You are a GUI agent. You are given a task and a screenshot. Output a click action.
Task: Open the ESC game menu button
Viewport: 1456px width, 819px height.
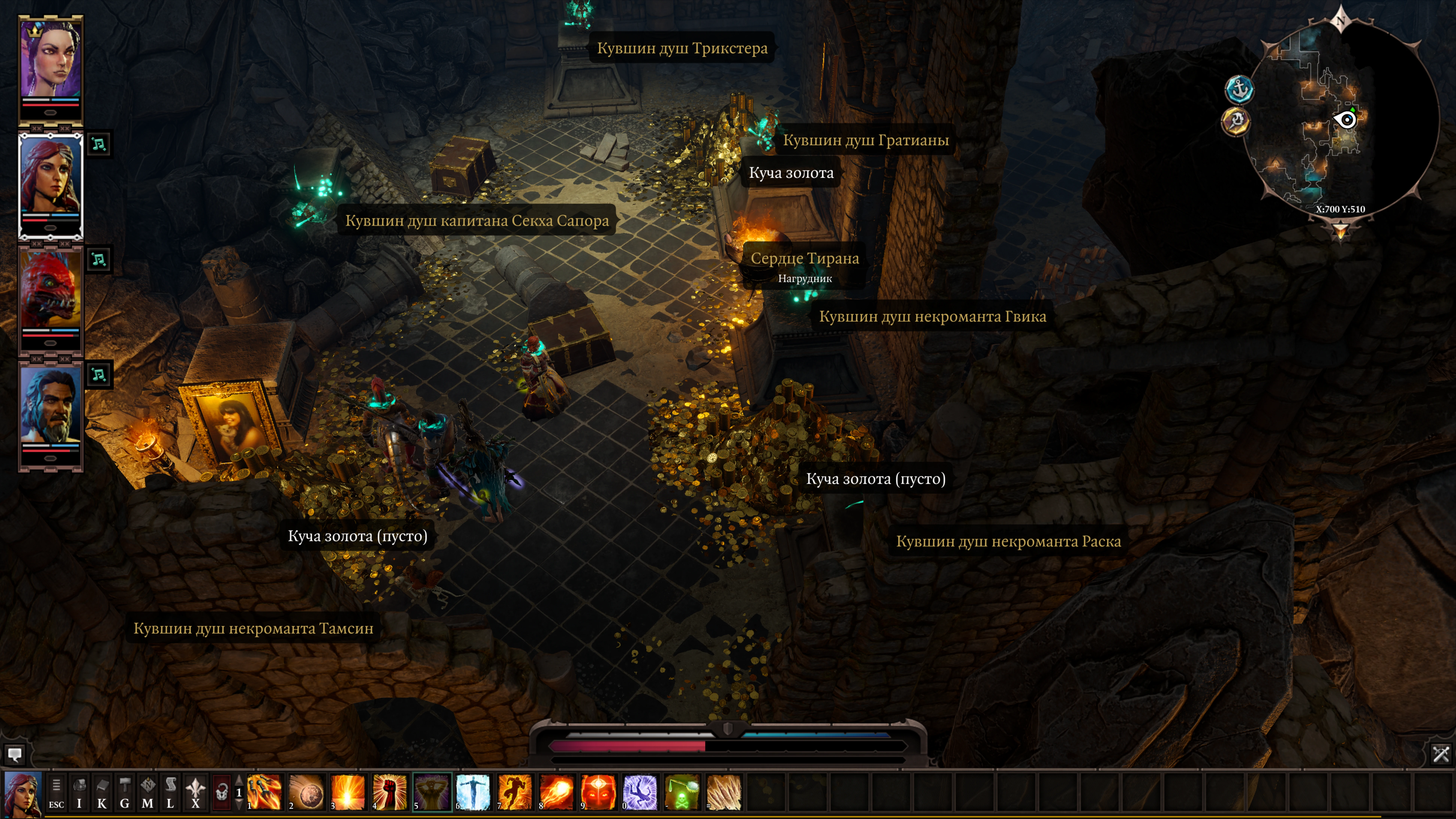point(56,792)
